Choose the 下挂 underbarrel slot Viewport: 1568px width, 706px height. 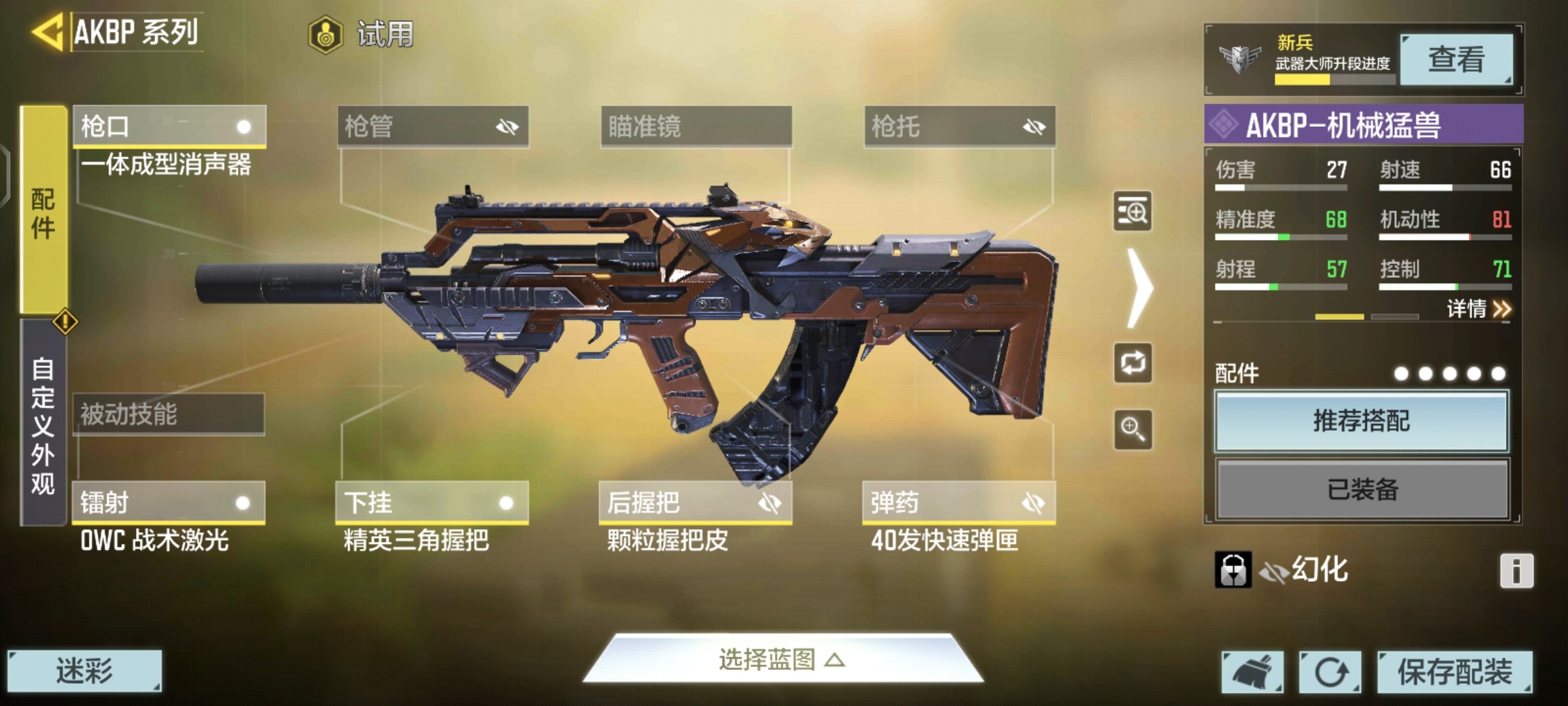pos(432,503)
